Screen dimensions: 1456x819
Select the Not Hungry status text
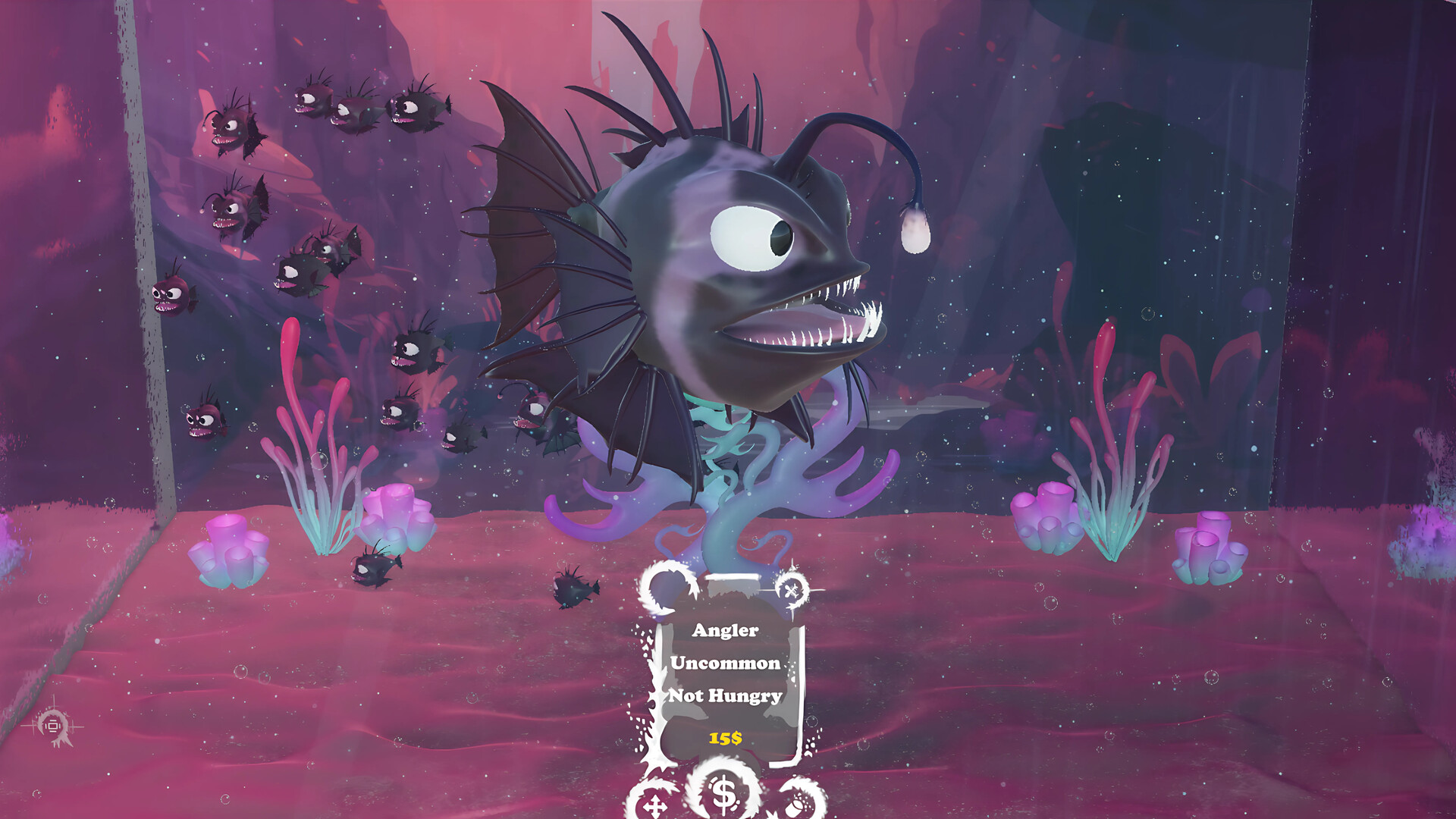724,694
